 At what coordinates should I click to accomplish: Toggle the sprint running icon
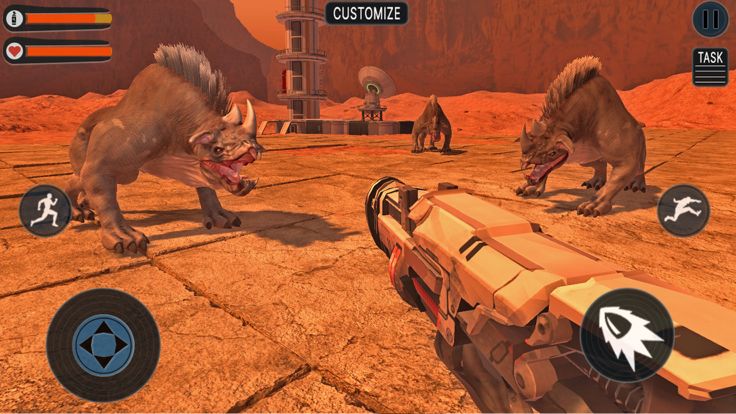tap(45, 210)
